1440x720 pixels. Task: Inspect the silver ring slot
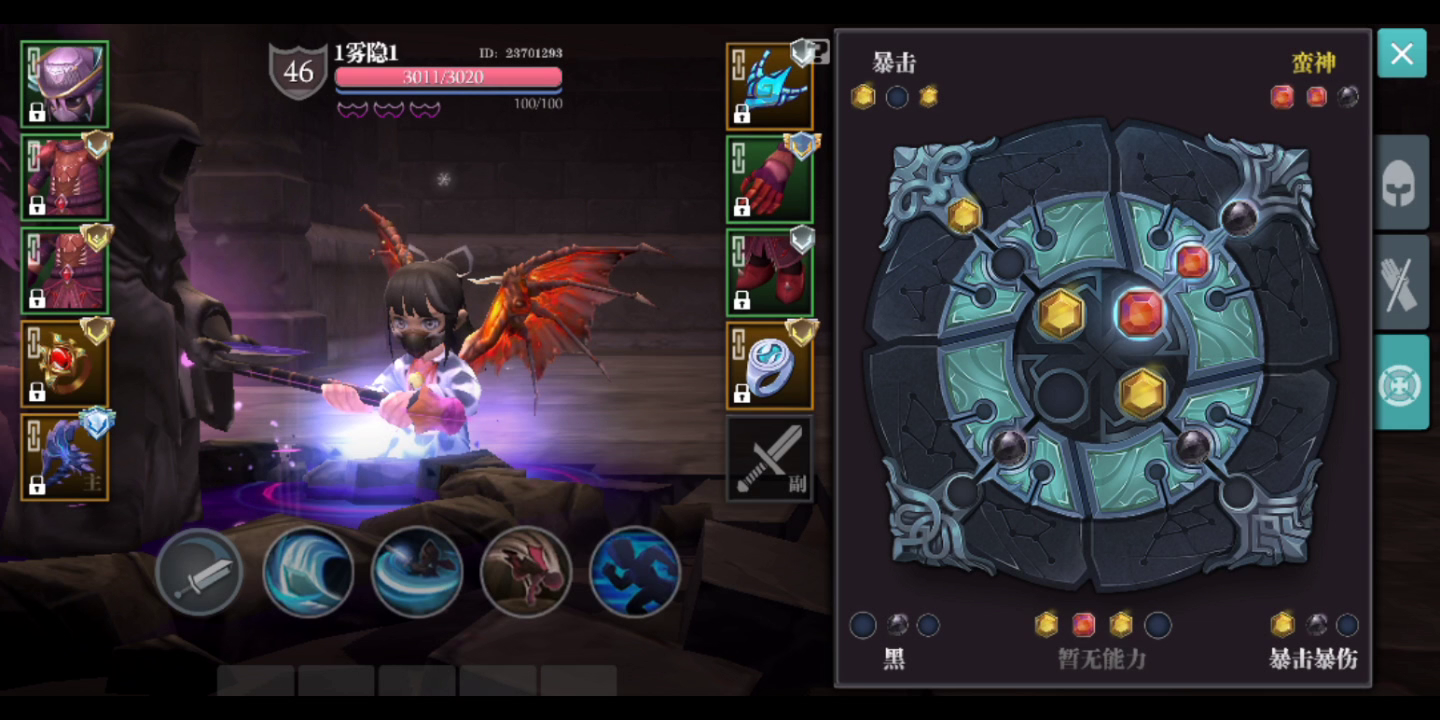pyautogui.click(x=769, y=366)
